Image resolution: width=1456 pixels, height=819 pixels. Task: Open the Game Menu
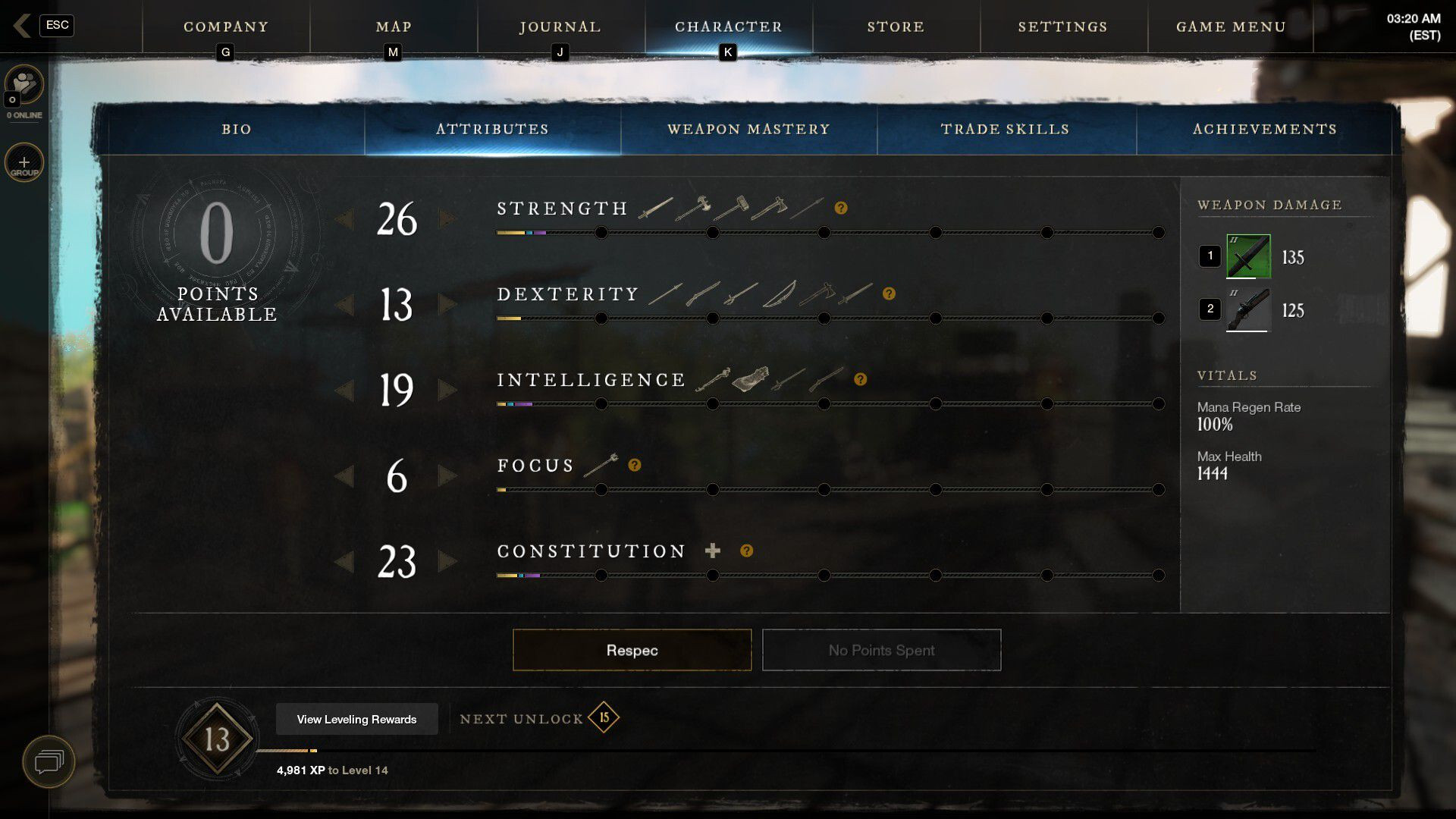click(1231, 27)
